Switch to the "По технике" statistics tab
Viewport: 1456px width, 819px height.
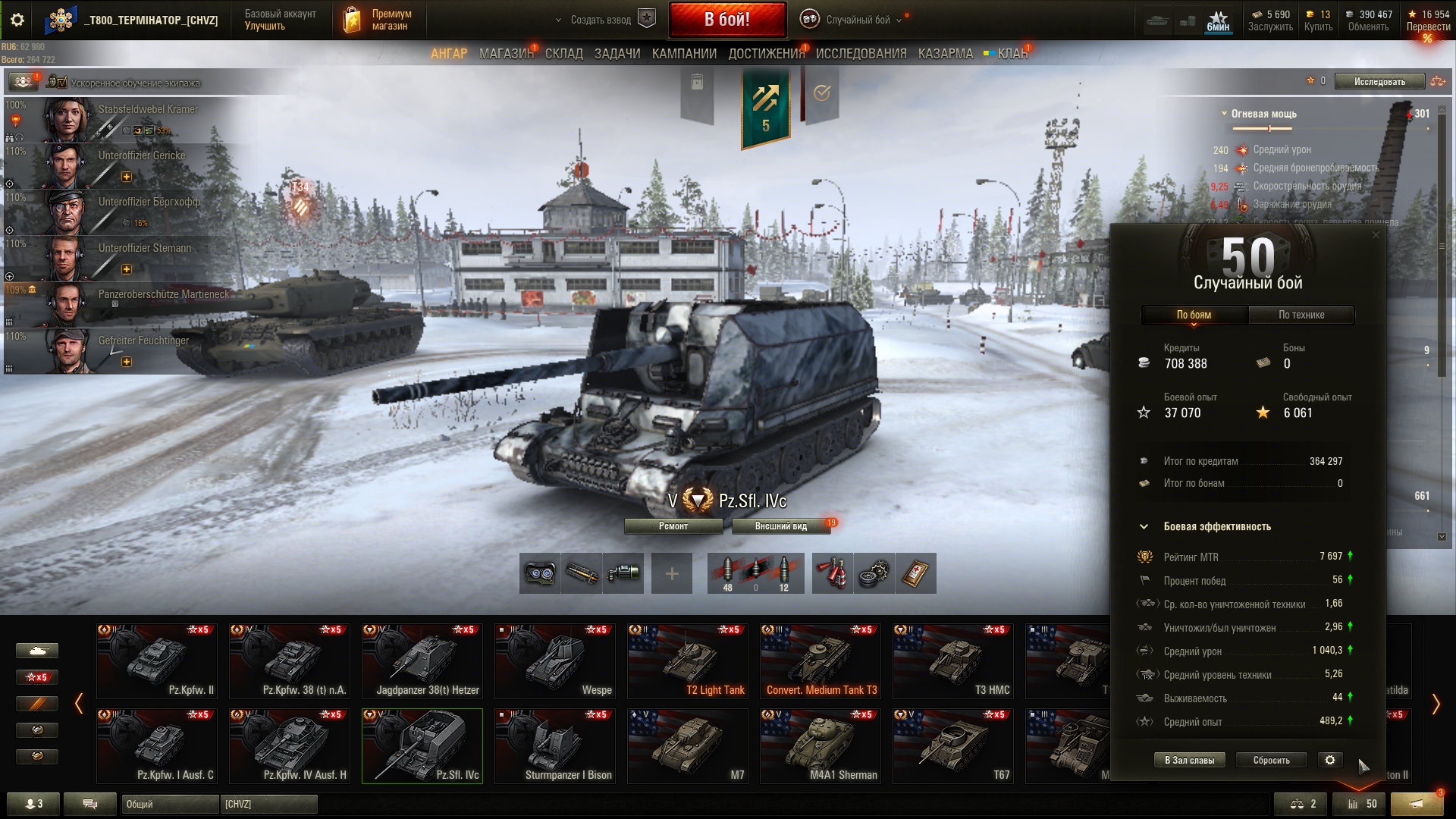pos(1301,315)
